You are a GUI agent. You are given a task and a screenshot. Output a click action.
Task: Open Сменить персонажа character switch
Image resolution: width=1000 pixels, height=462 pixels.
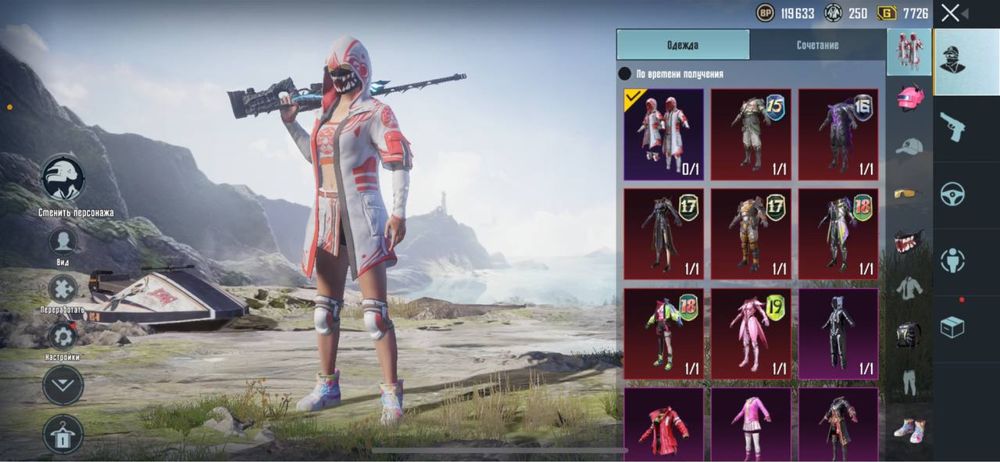click(63, 180)
